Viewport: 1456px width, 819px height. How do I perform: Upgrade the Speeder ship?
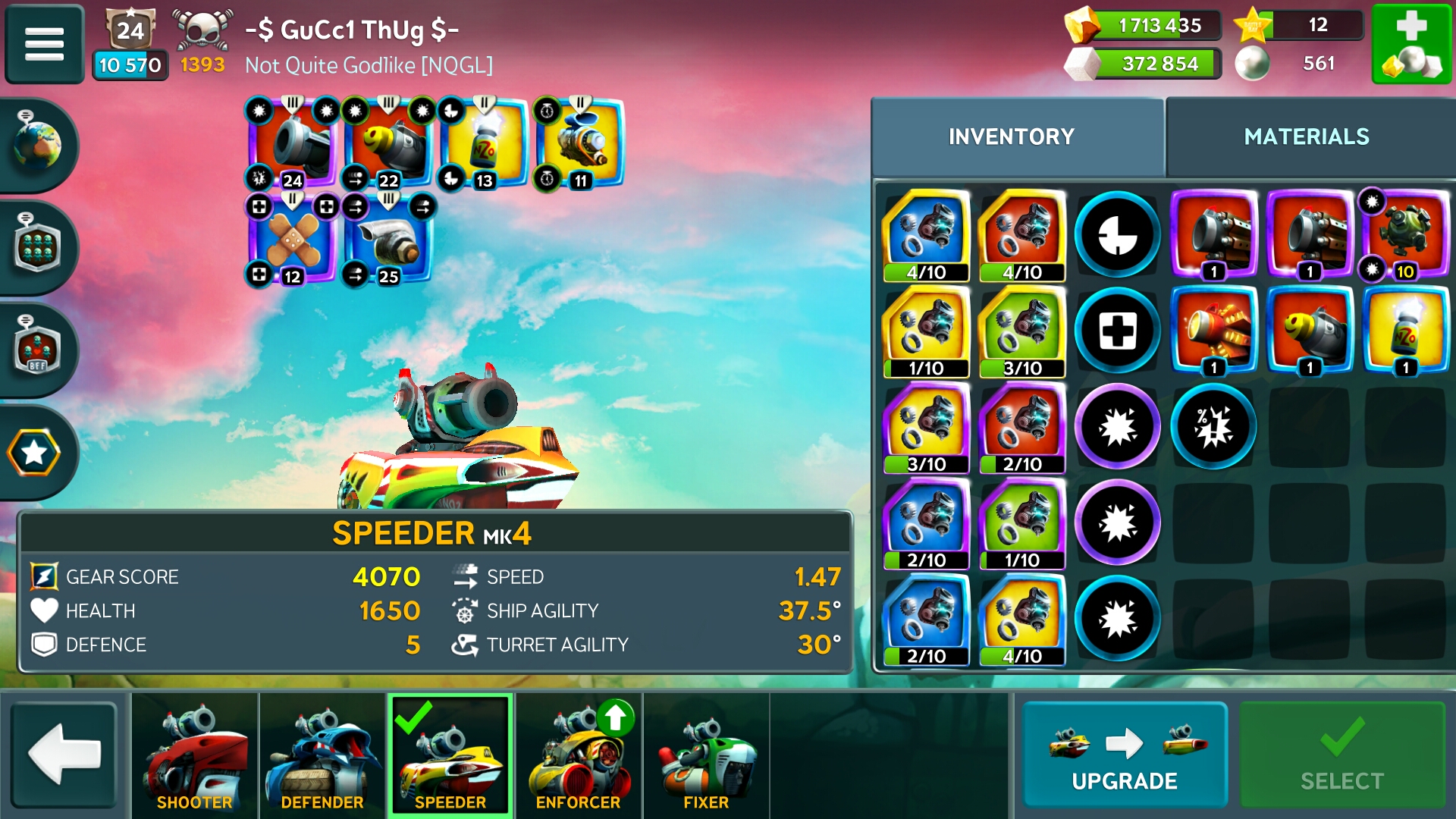click(1124, 755)
